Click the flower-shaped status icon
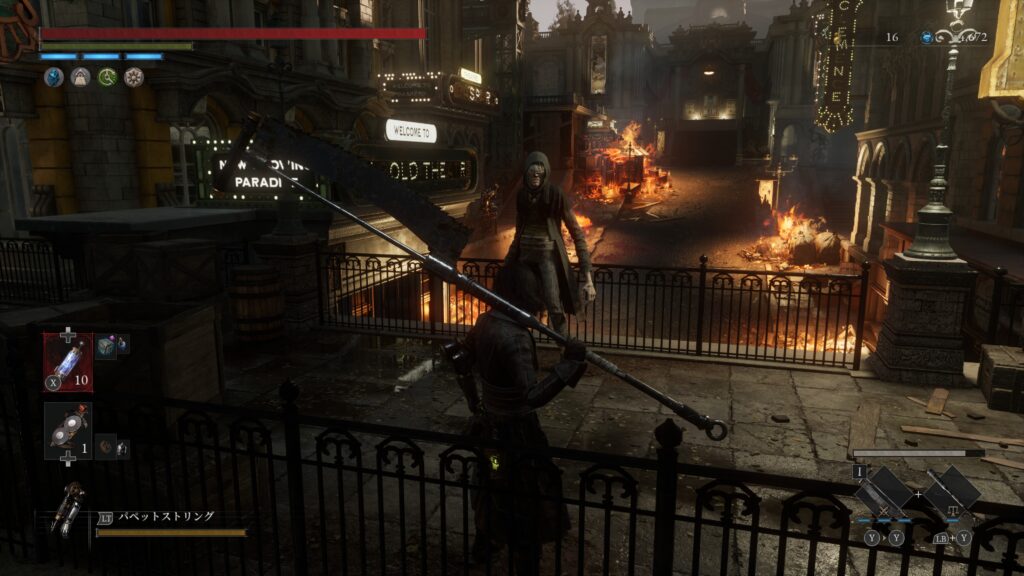This screenshot has width=1024, height=576. [134, 77]
